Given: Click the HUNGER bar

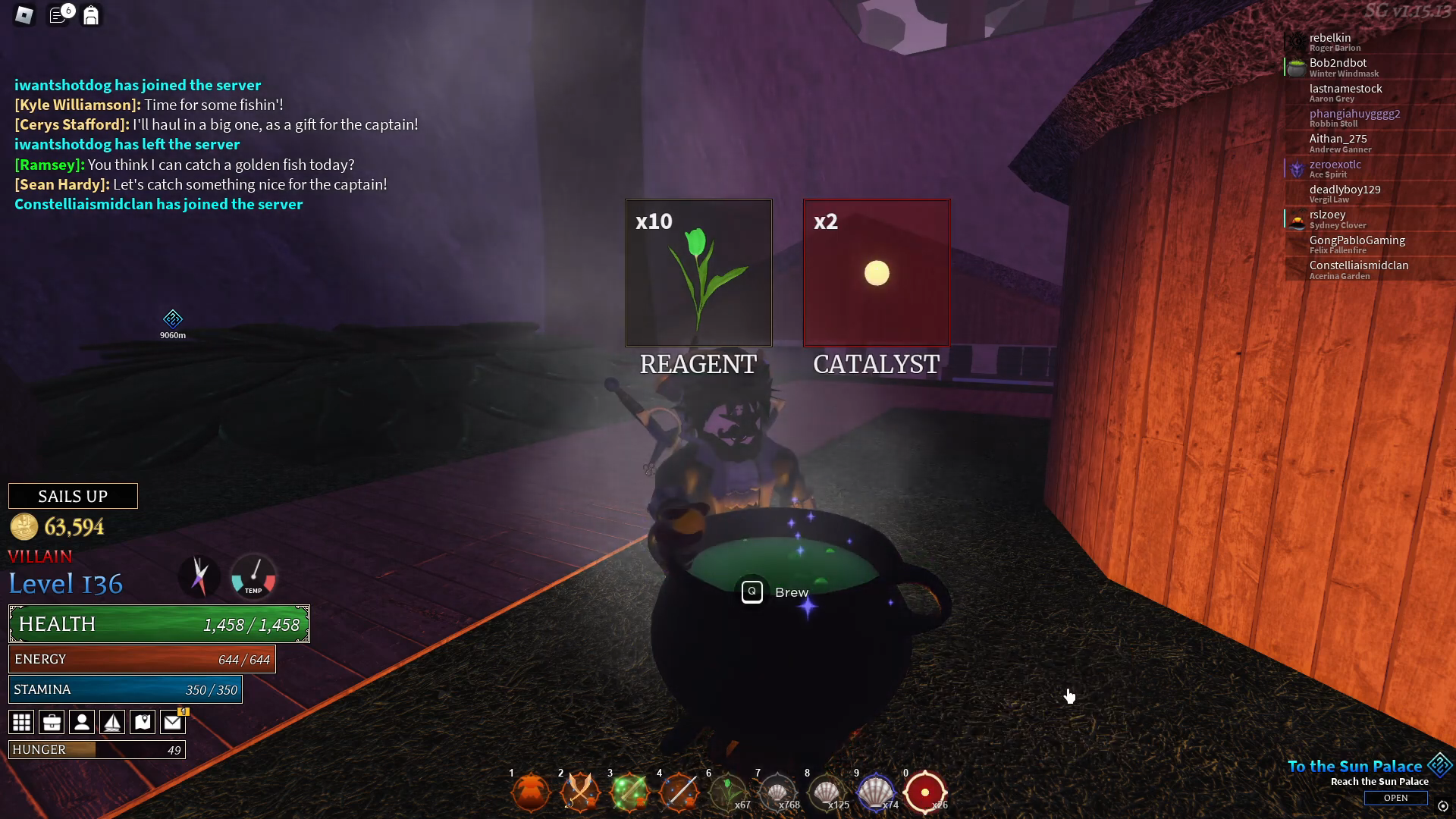Looking at the screenshot, I should click(x=96, y=749).
